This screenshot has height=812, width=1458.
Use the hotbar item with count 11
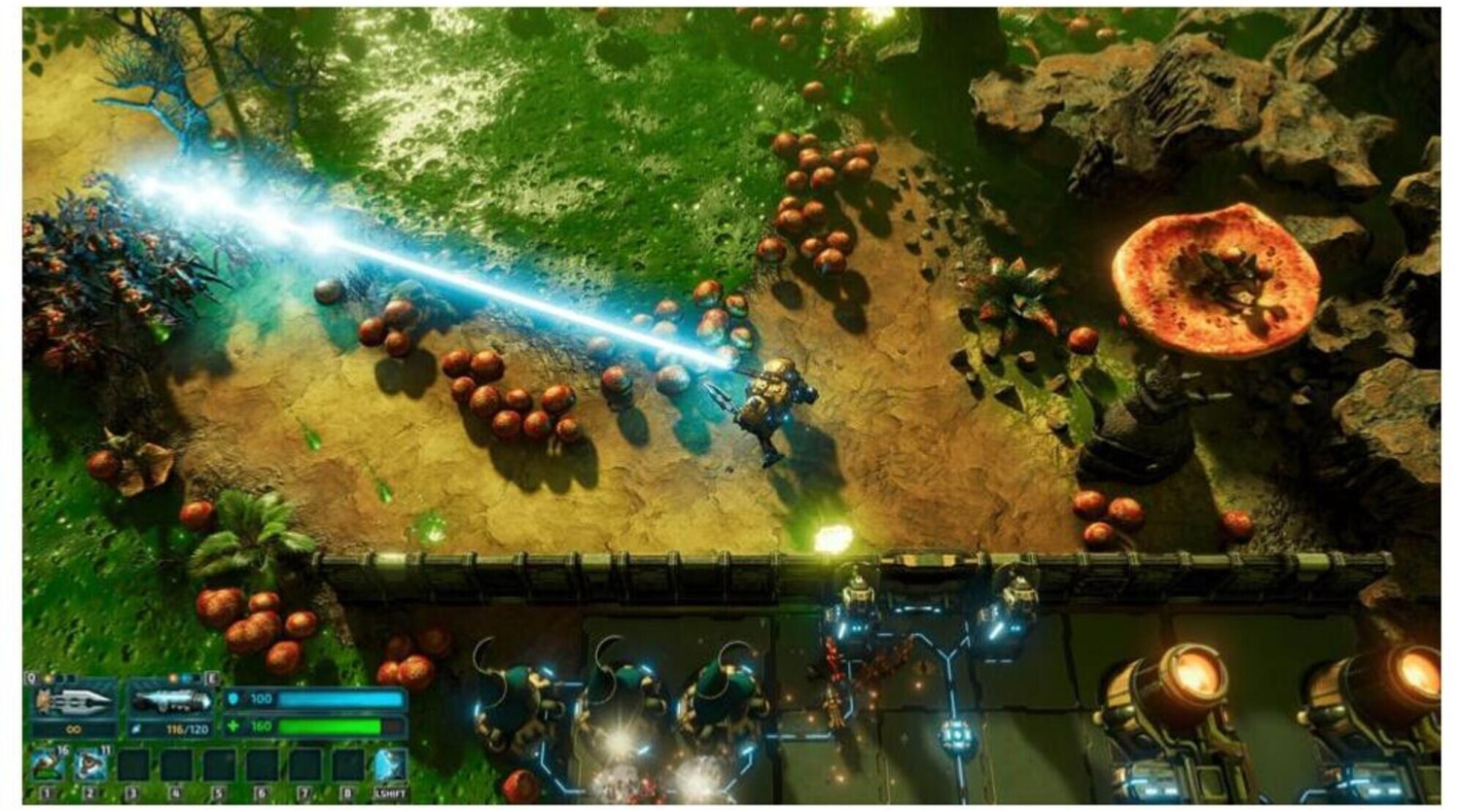click(x=89, y=765)
